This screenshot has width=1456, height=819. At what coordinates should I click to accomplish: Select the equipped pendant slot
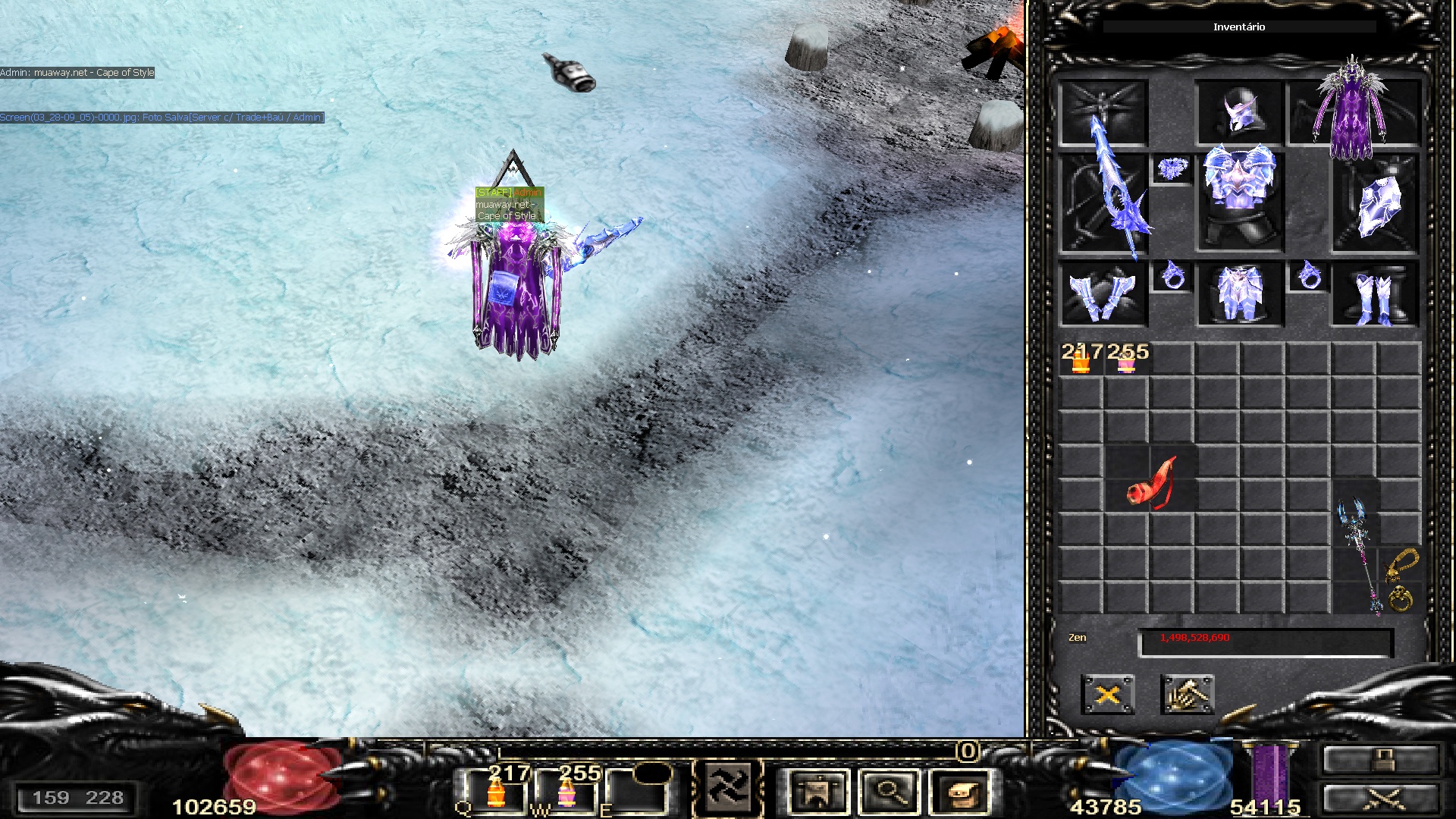pos(1172,169)
